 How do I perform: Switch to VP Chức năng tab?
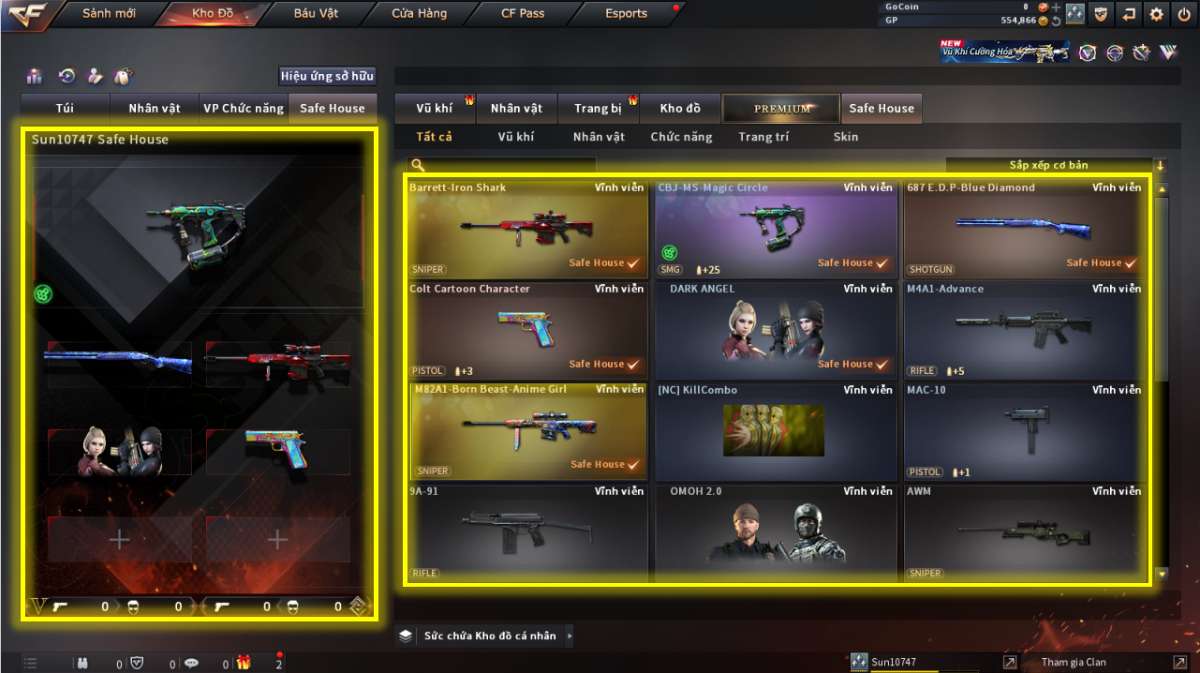[243, 108]
